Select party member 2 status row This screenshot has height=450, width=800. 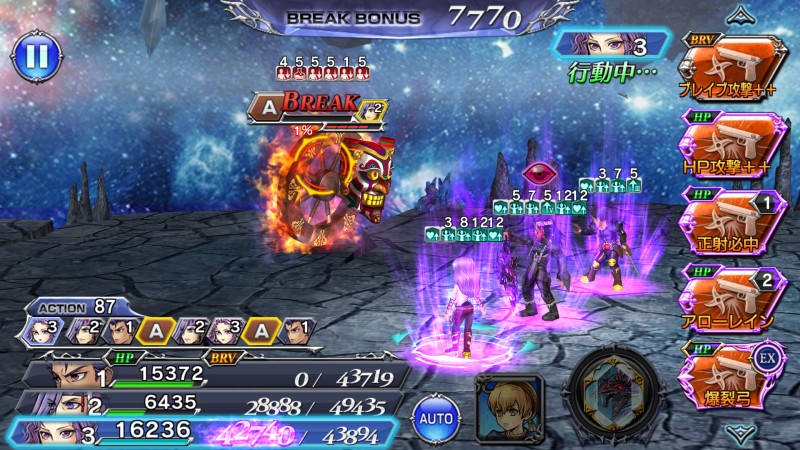pyautogui.click(x=215, y=404)
